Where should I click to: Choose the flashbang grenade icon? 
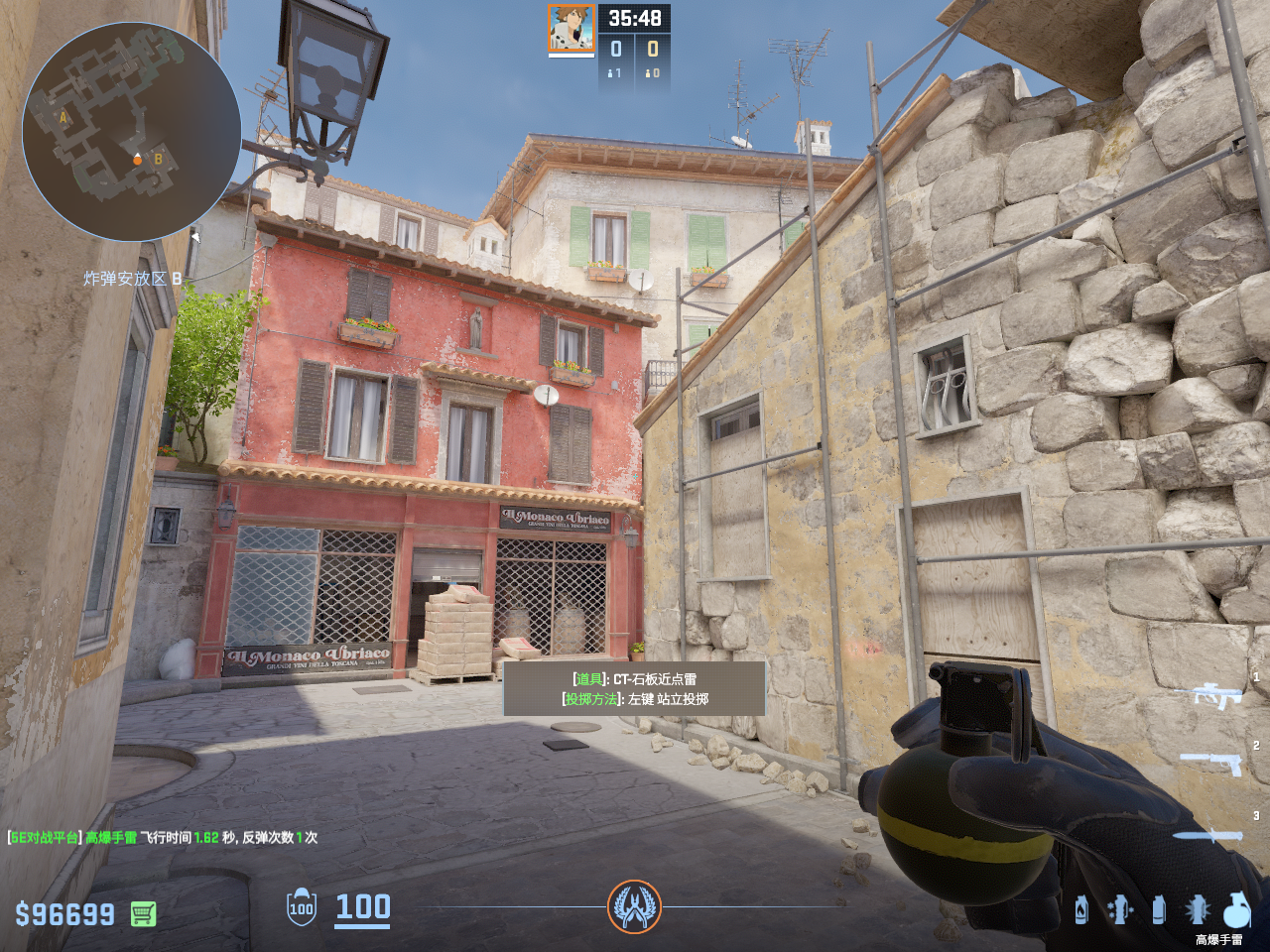tap(1197, 909)
